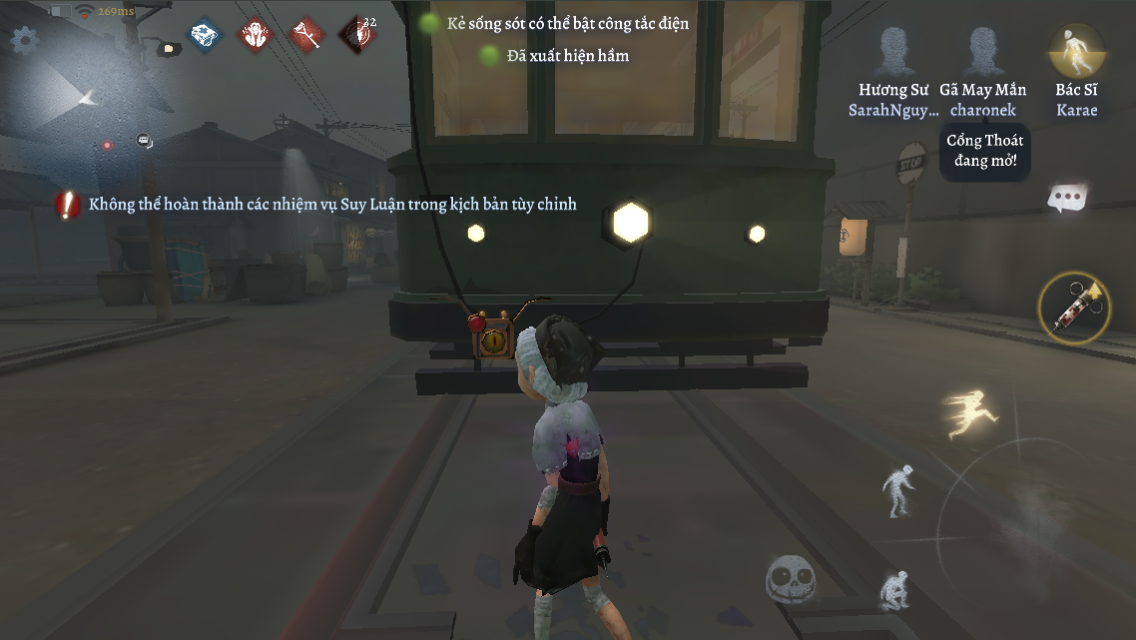The image size is (1136, 640).
Task: Switch to the crouching stance
Action: pos(894,590)
